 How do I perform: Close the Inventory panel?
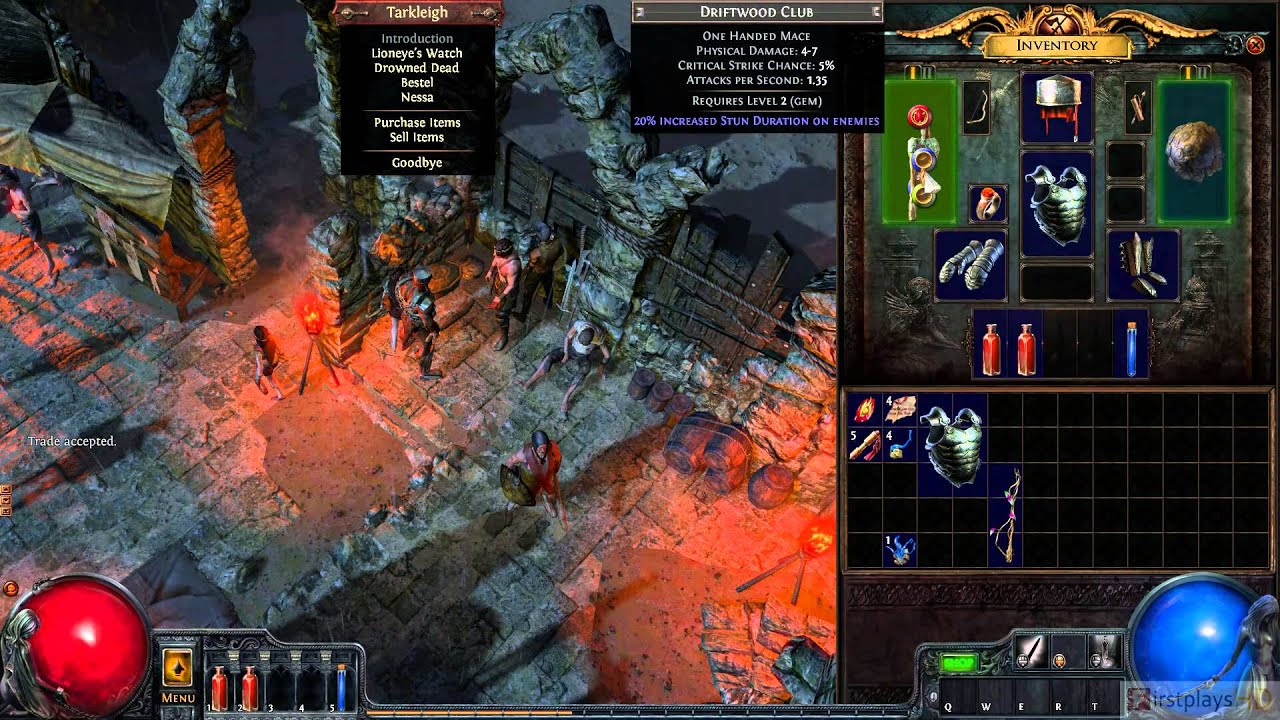coord(1256,45)
